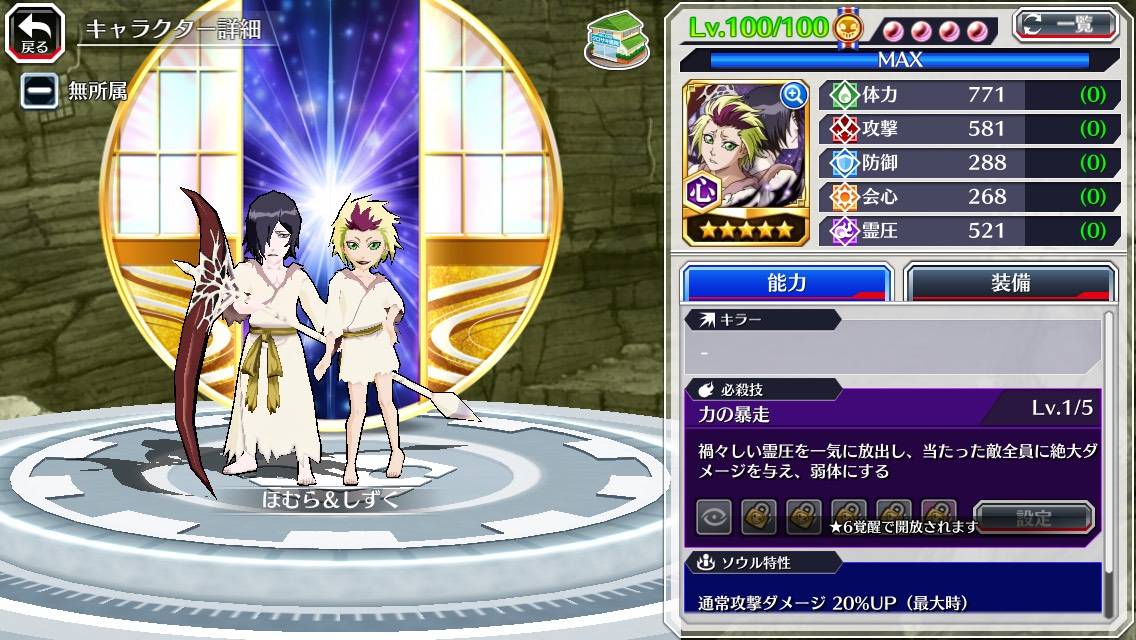This screenshot has width=1136, height=640.
Task: Go back with the 戻る button
Action: [x=35, y=33]
